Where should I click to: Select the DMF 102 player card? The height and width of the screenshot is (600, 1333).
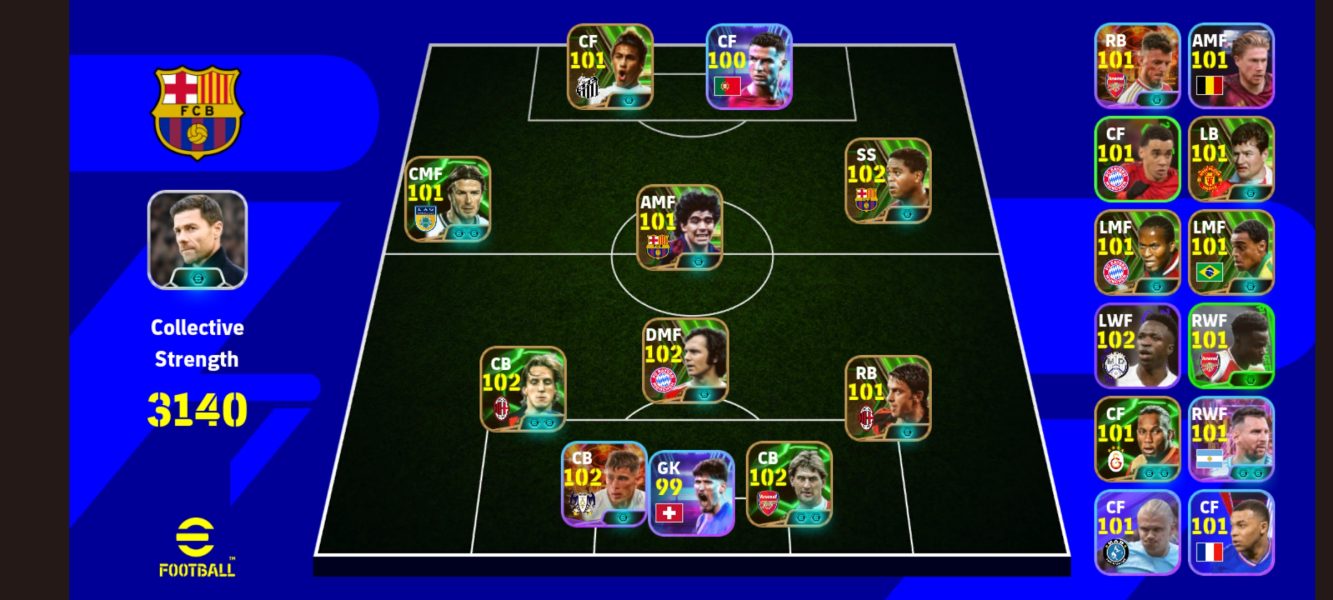(x=685, y=360)
